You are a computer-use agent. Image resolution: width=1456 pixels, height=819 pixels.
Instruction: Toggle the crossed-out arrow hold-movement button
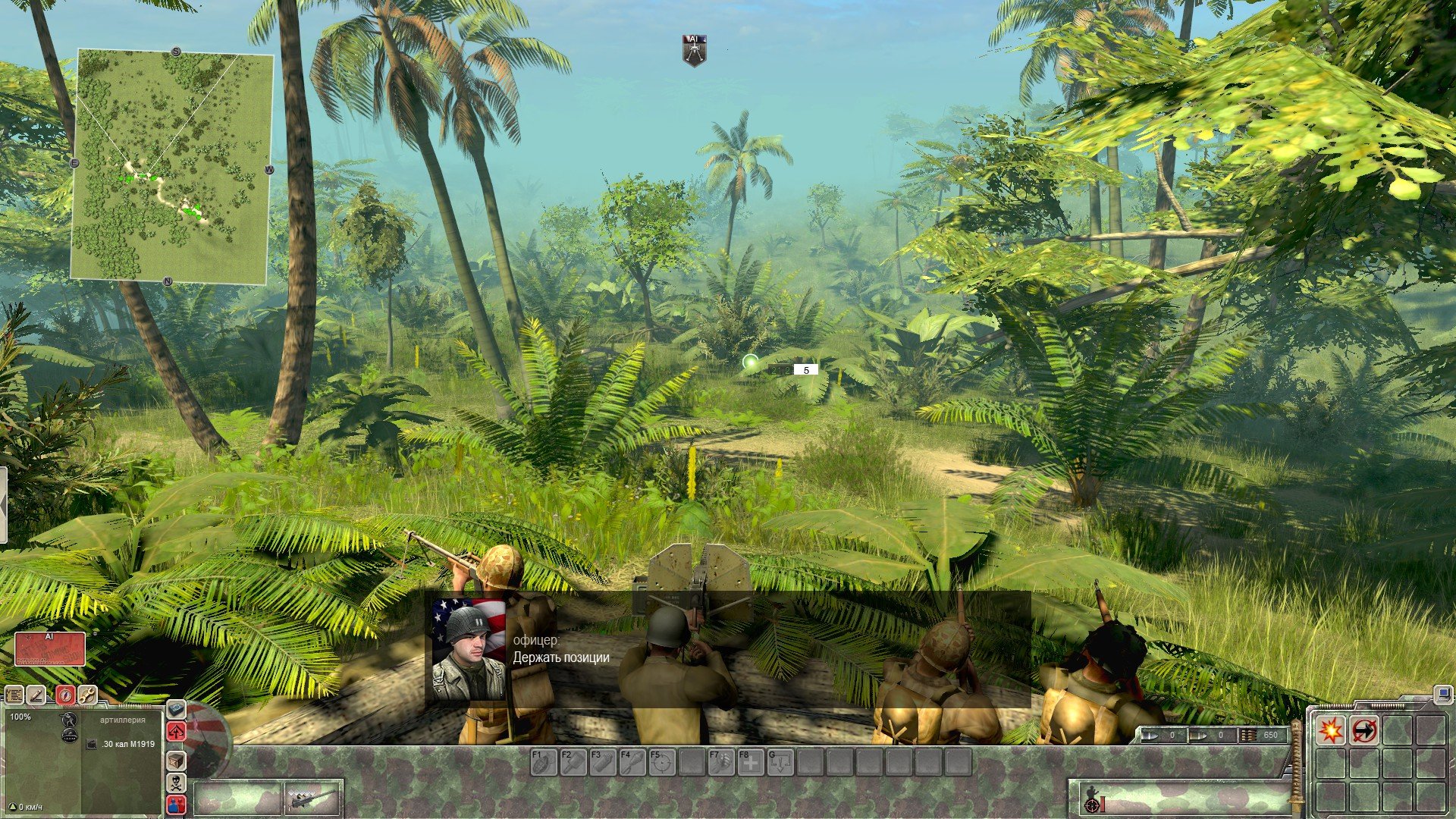point(1363,730)
